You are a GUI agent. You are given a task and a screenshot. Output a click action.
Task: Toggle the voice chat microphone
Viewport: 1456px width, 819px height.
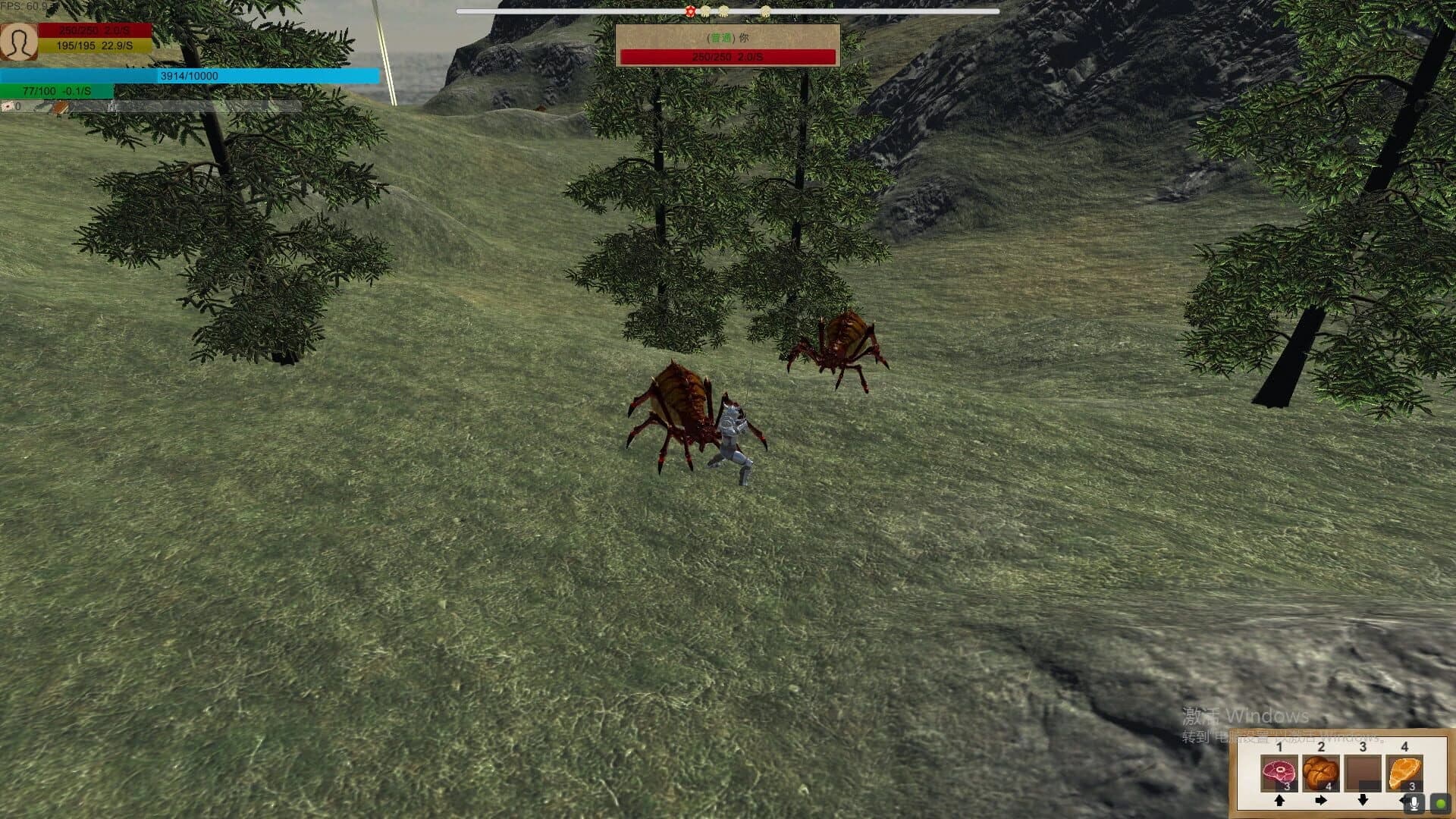[1414, 805]
